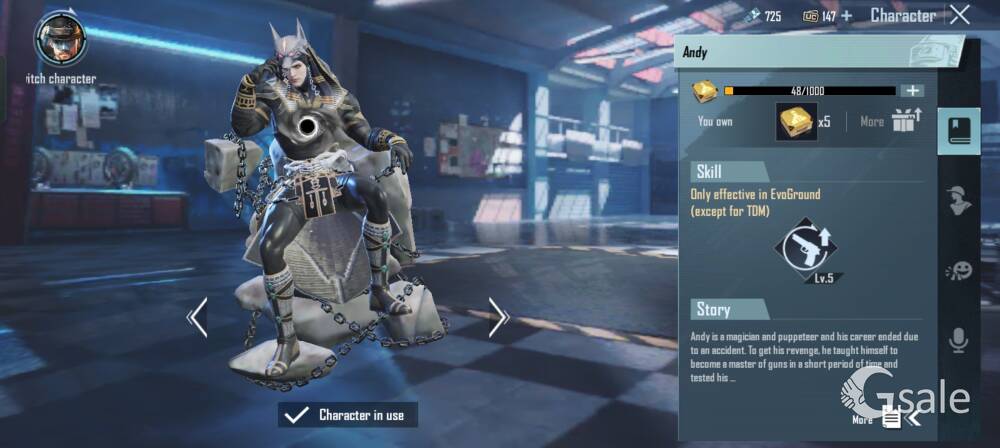1000x448 pixels.
Task: Switch to the book info tab
Action: click(958, 130)
